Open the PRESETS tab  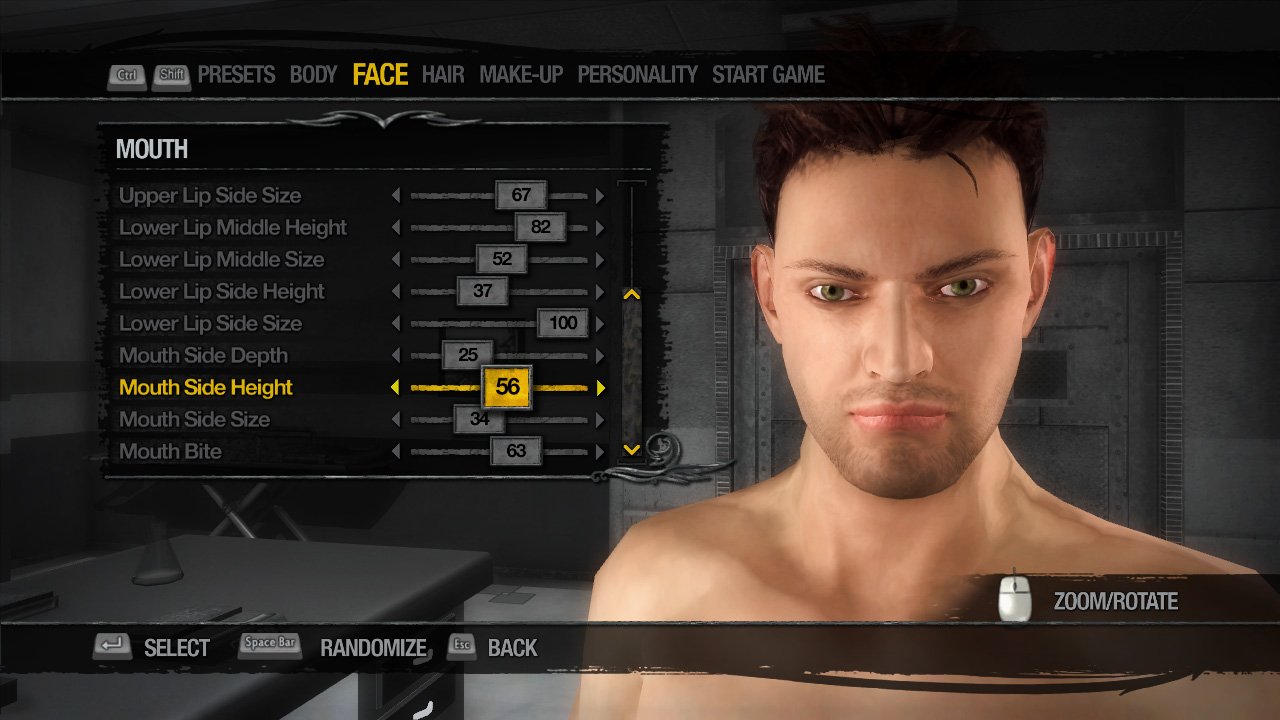pyautogui.click(x=237, y=74)
